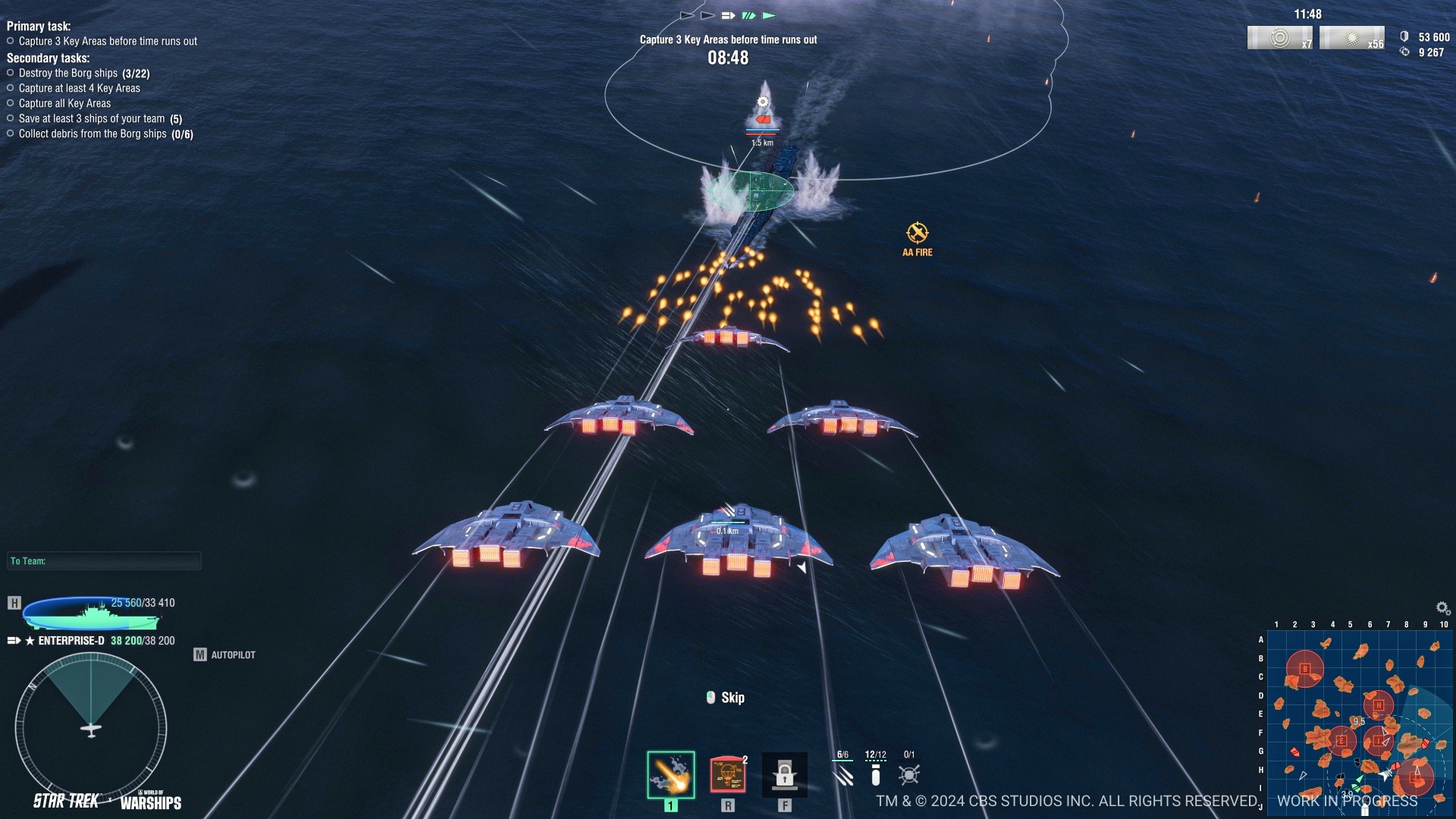The height and width of the screenshot is (819, 1456).
Task: Click the locked consumable slot
Action: tap(784, 775)
